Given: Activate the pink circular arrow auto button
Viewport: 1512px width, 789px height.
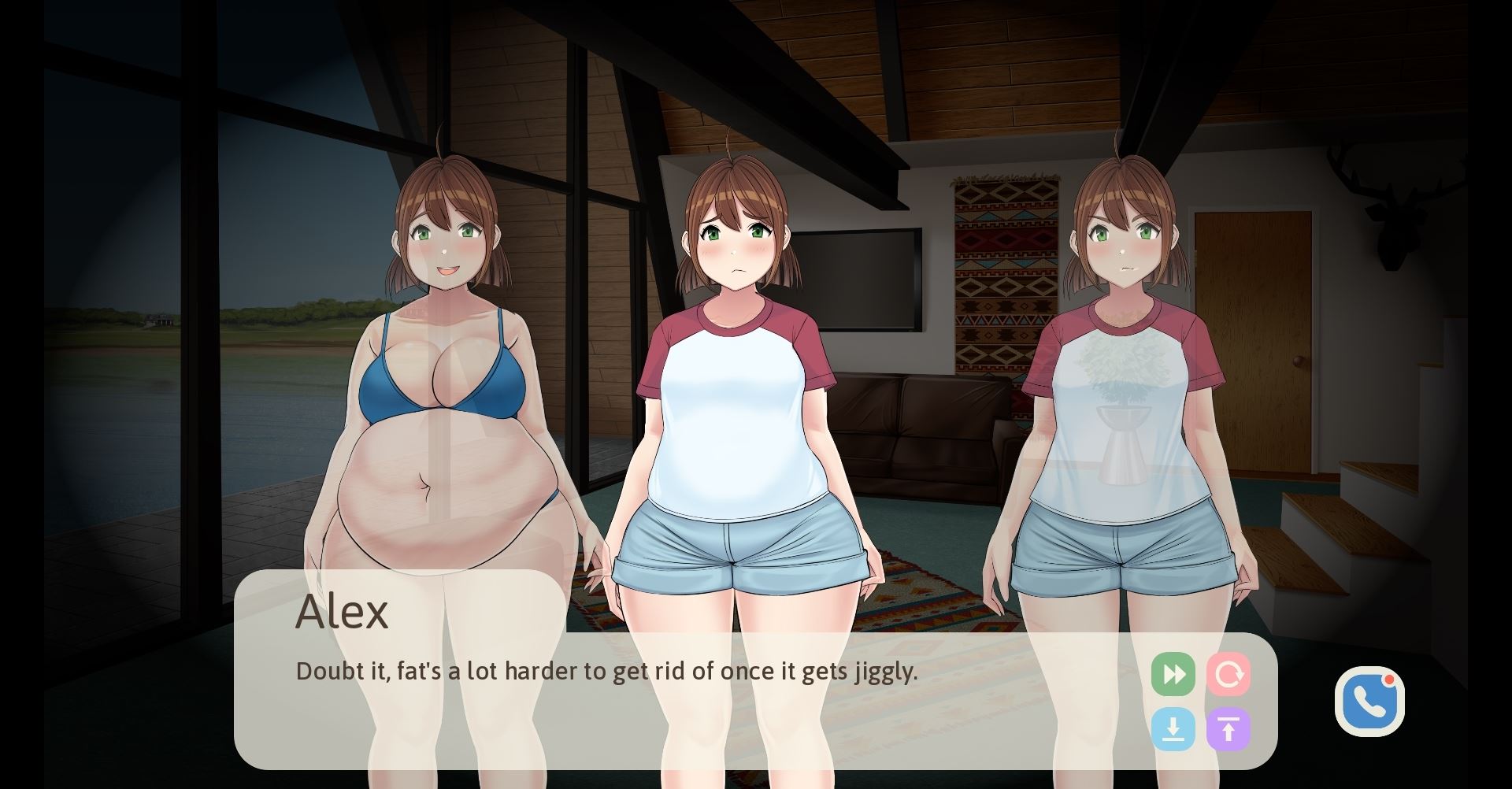Looking at the screenshot, I should click(x=1228, y=674).
